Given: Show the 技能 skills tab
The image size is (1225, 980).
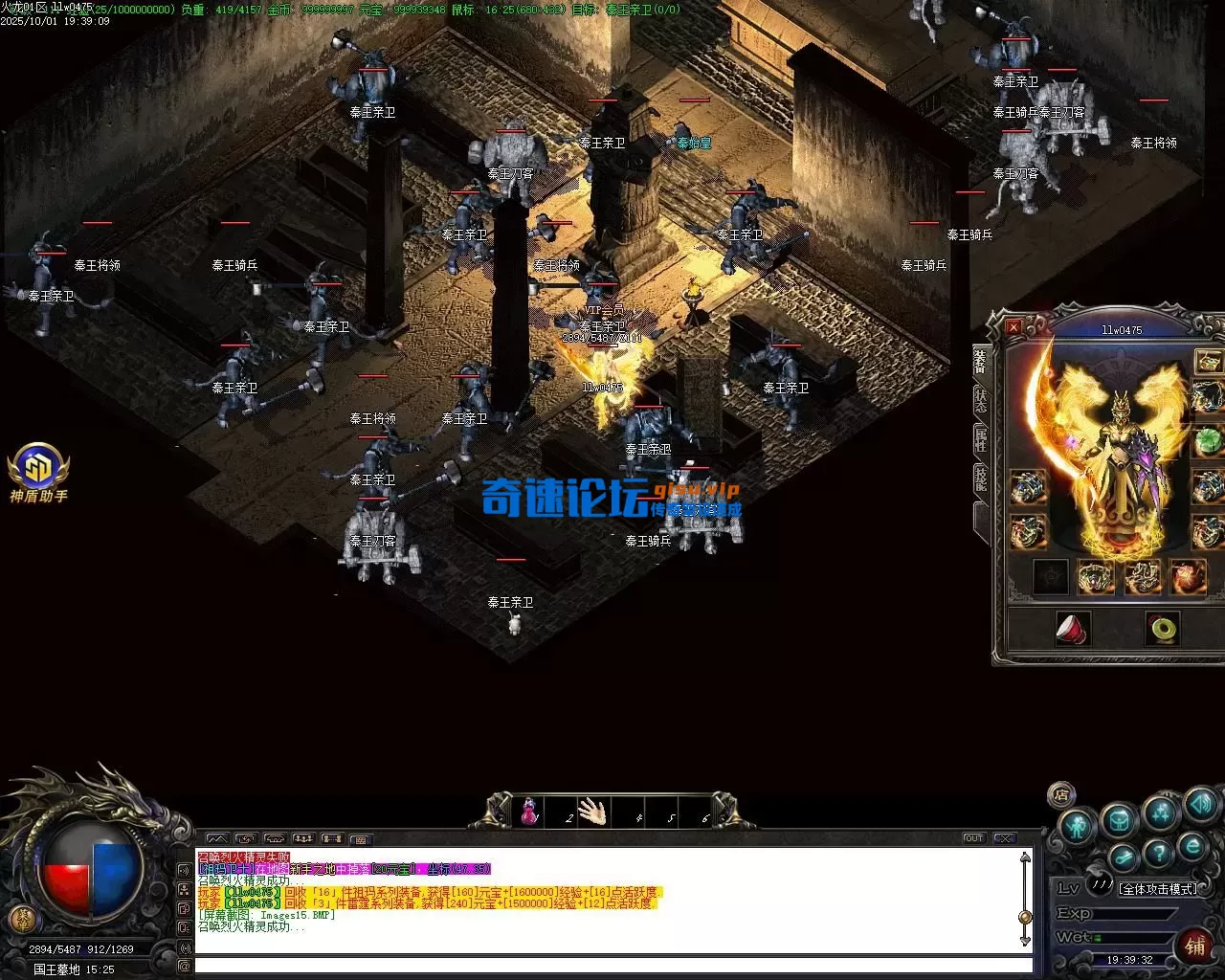Looking at the screenshot, I should pos(981,479).
